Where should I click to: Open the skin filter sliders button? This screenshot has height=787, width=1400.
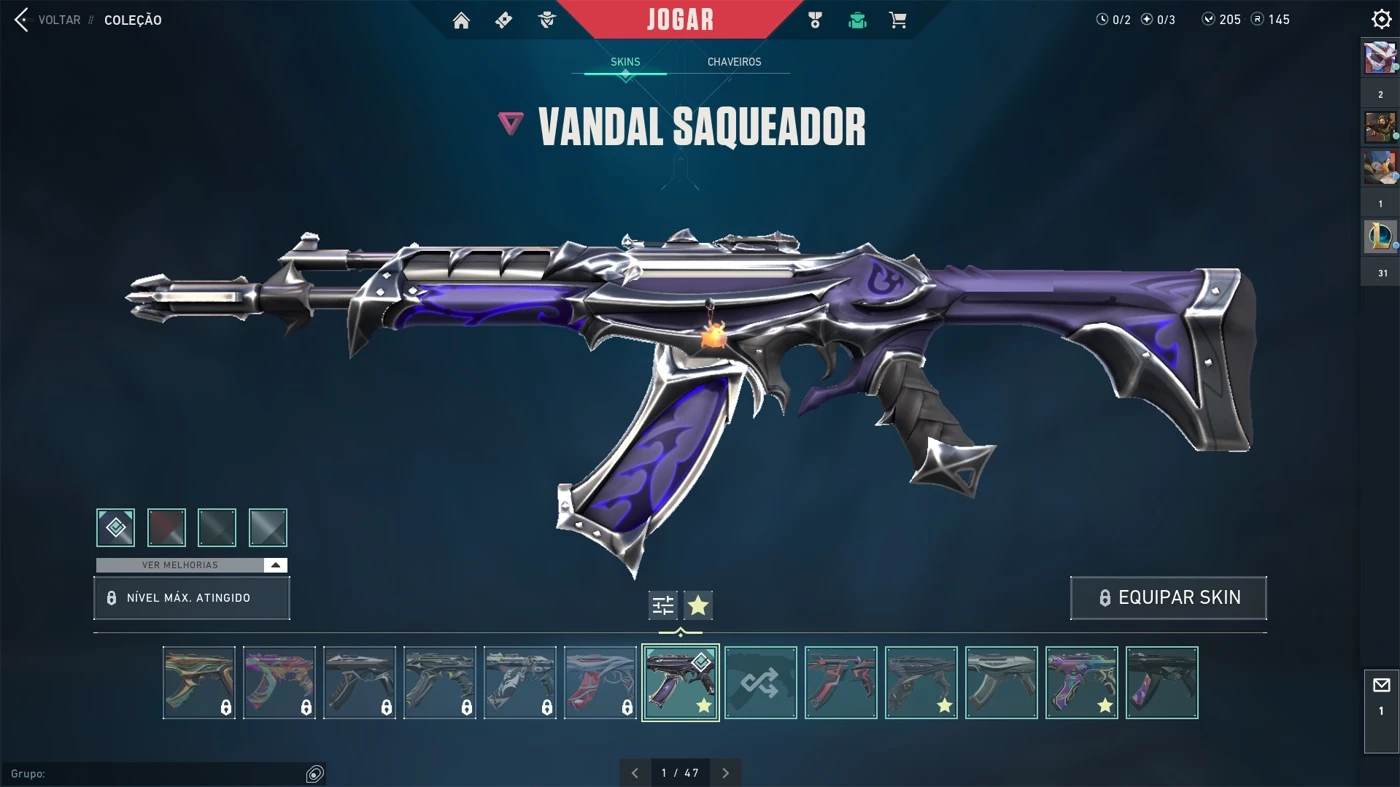pyautogui.click(x=663, y=605)
